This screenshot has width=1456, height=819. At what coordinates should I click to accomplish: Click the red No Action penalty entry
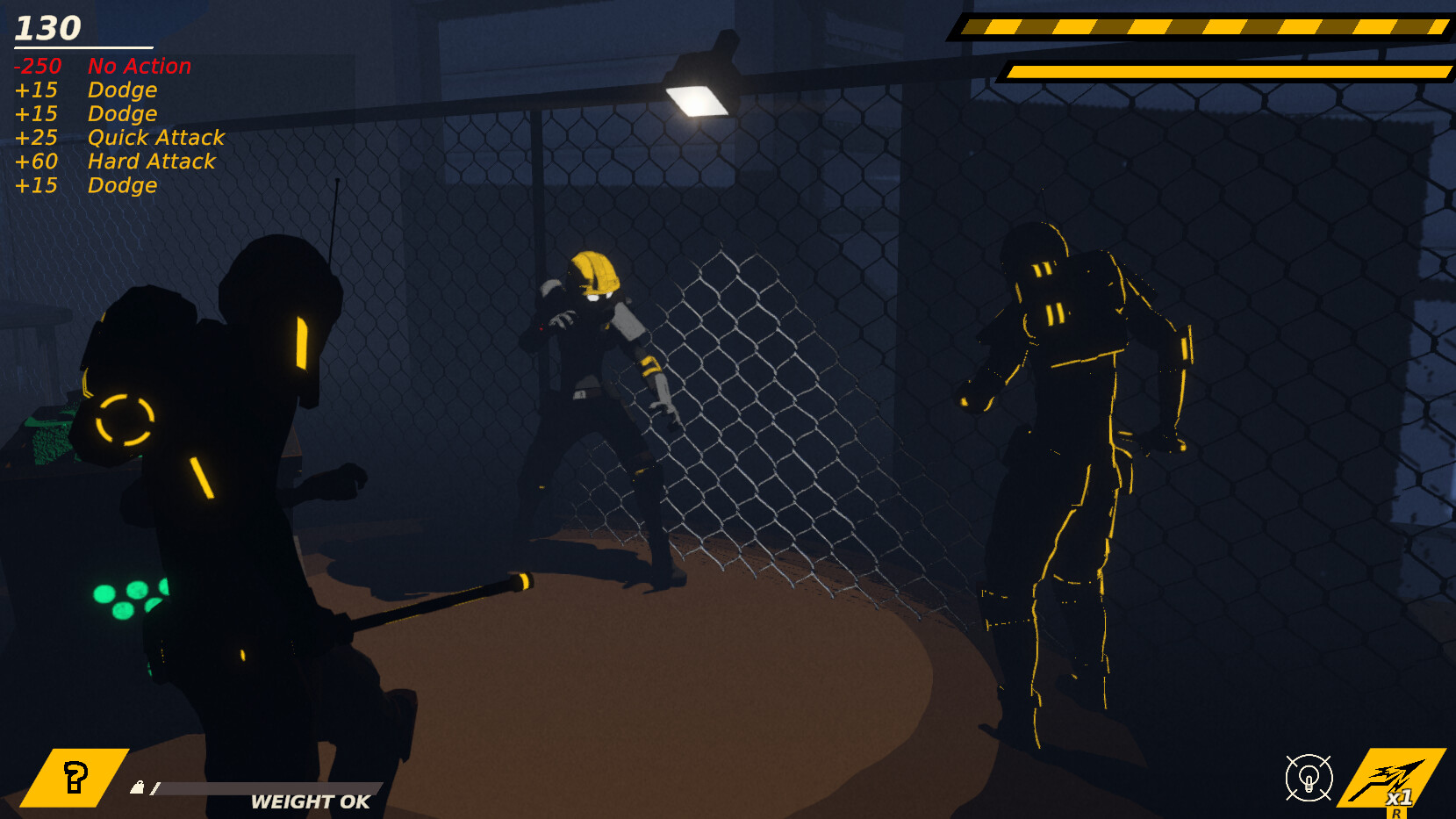tap(101, 66)
